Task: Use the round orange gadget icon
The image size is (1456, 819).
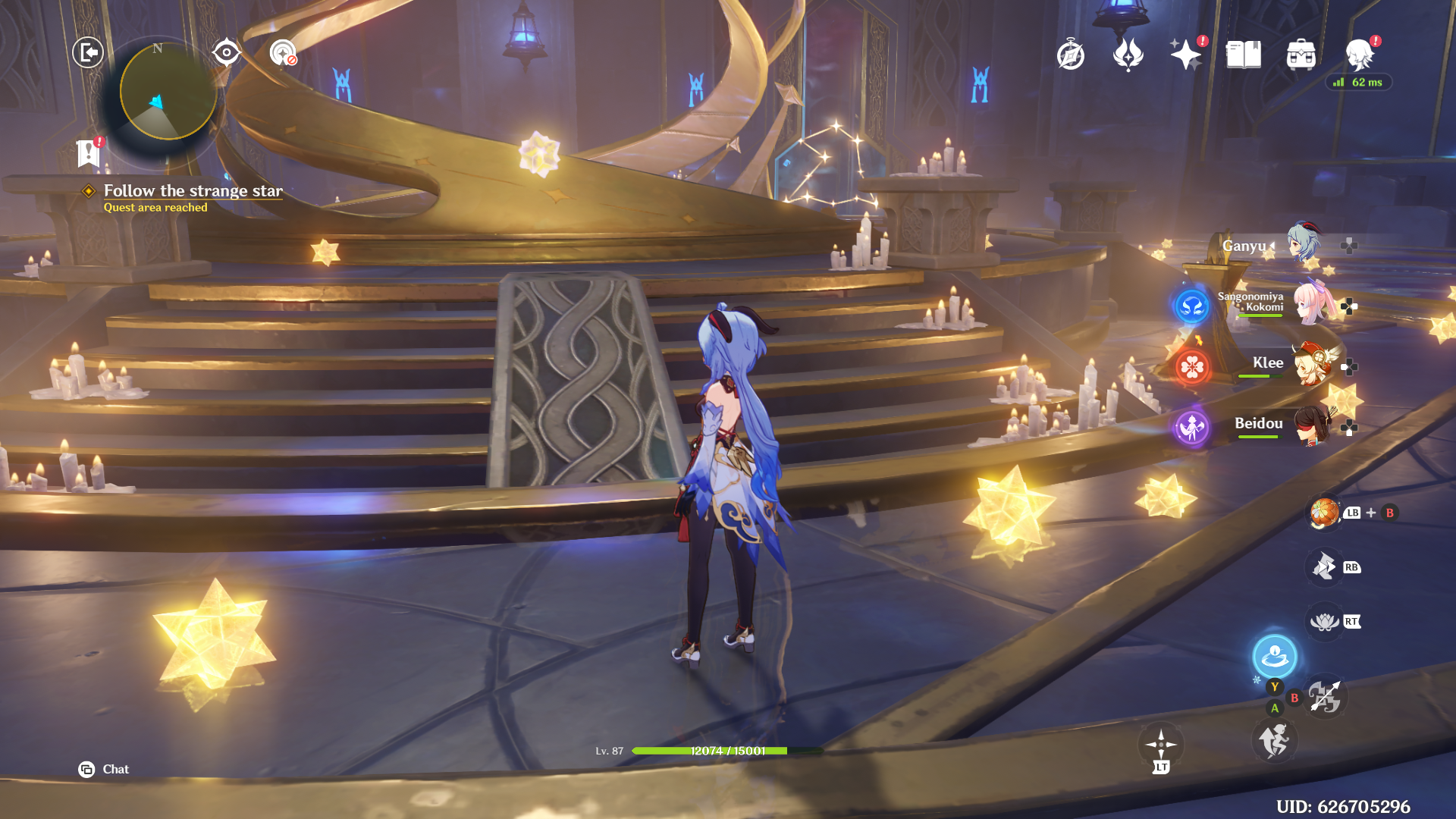Action: tap(1324, 513)
